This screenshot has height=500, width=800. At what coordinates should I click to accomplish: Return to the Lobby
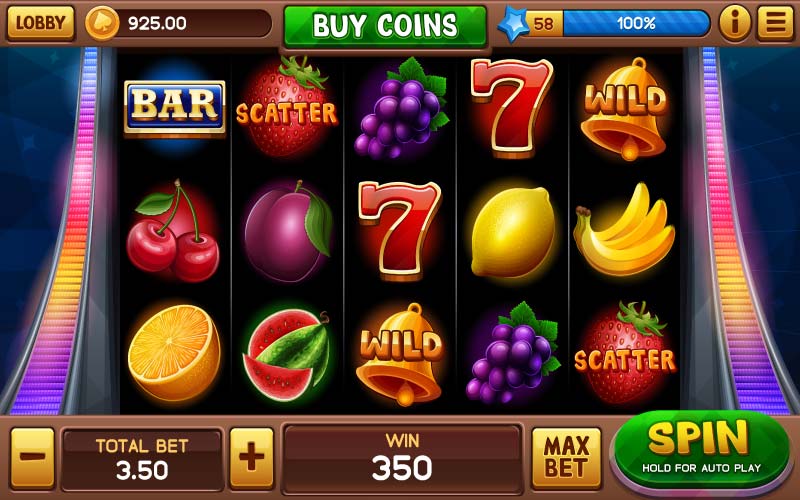pyautogui.click(x=41, y=22)
